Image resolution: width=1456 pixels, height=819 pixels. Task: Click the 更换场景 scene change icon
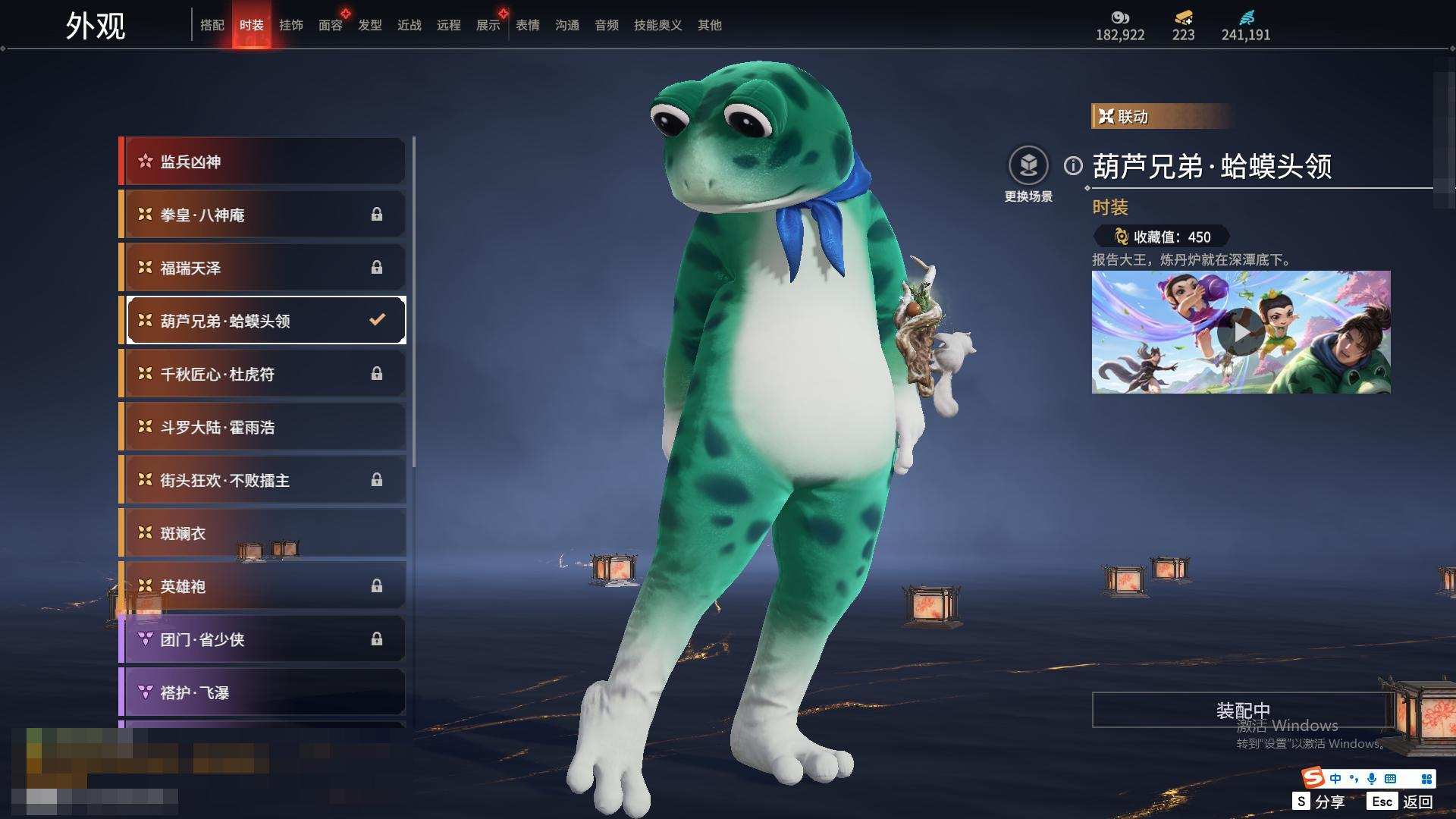[1028, 166]
